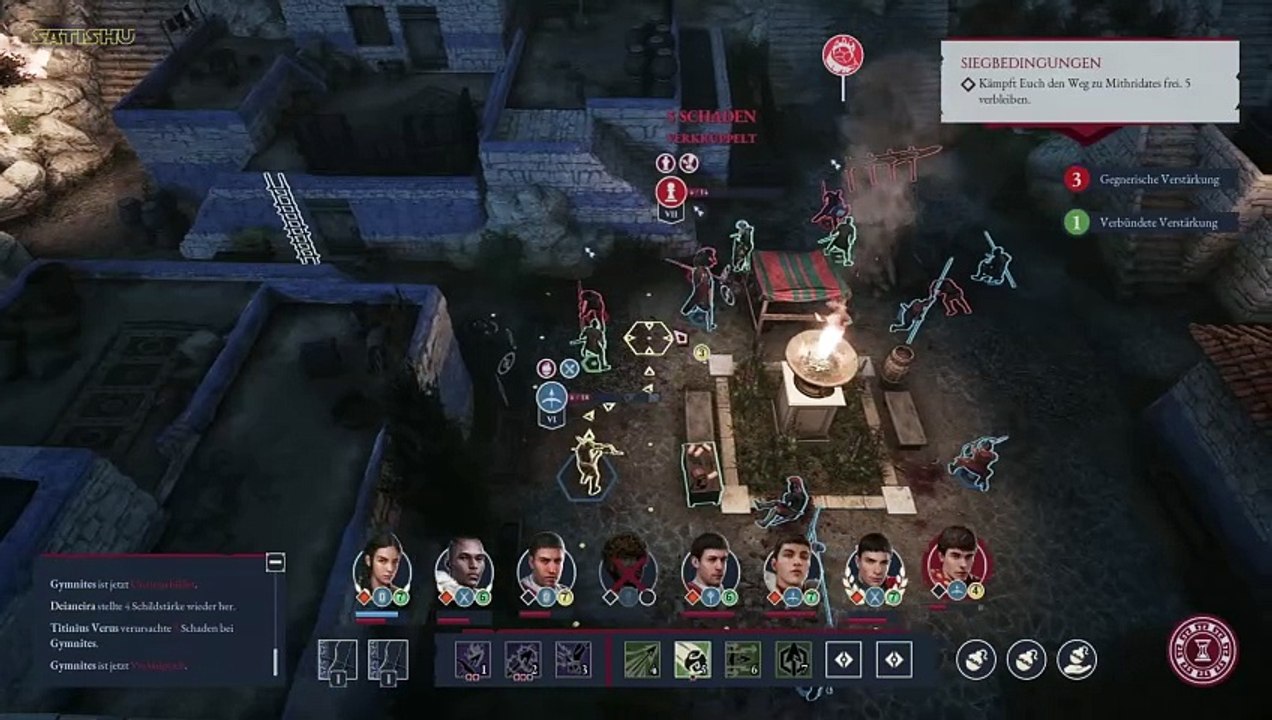1272x720 pixels.
Task: Activate purple ability number 3
Action: pos(572,659)
